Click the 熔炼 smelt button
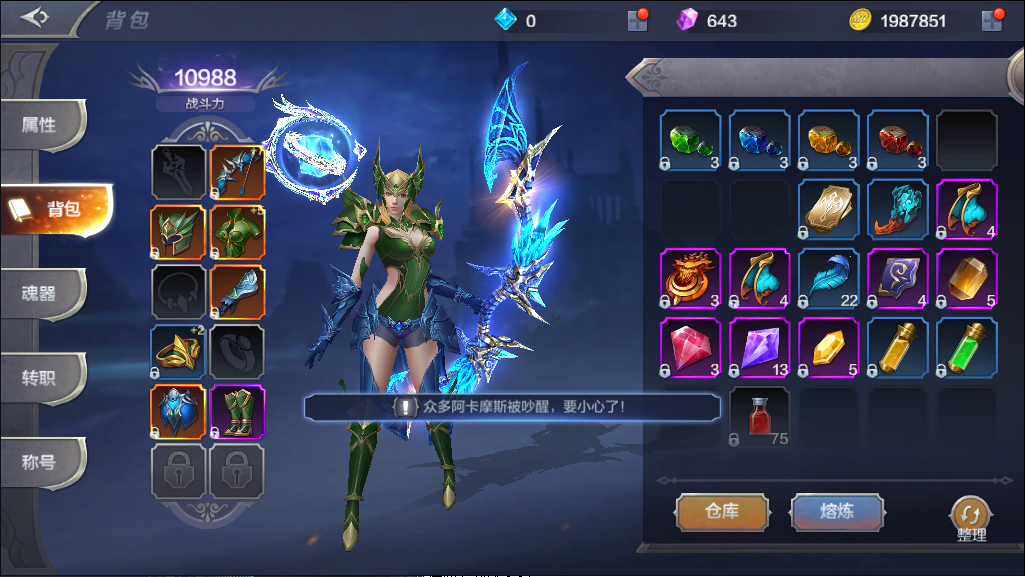Viewport: 1025px width, 577px height. coord(837,511)
